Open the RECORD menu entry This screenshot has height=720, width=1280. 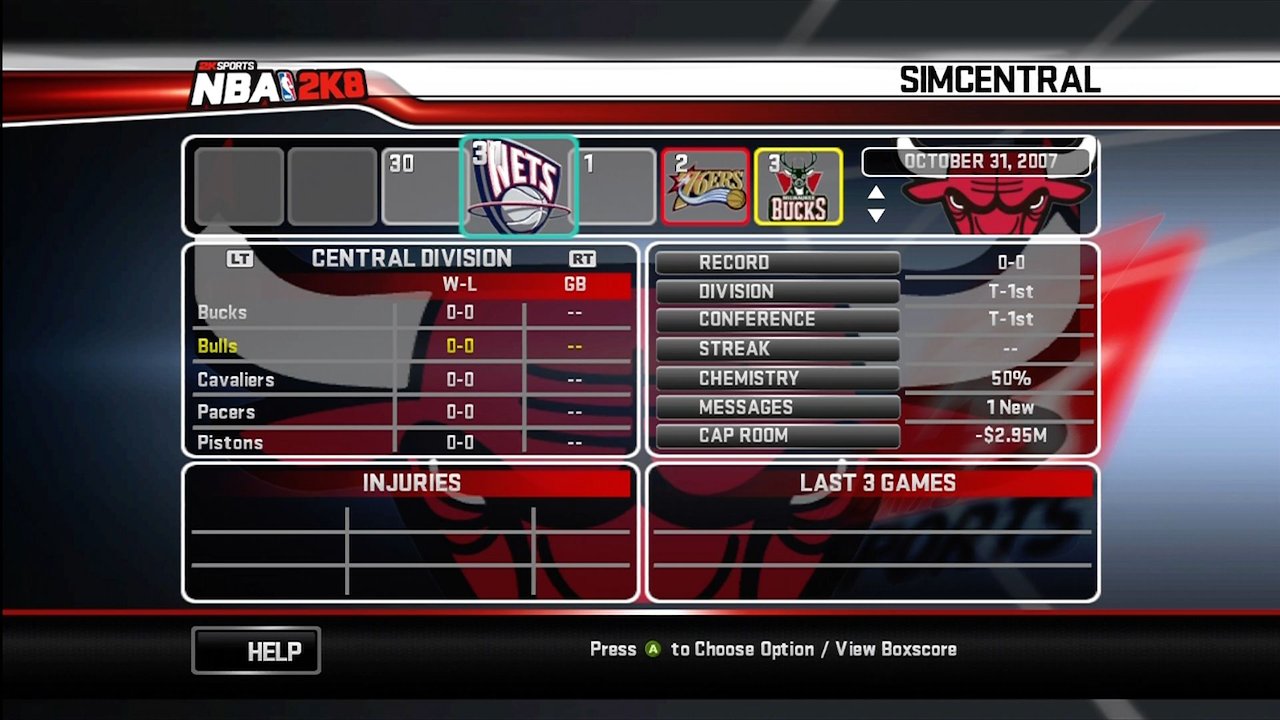pyautogui.click(x=777, y=263)
